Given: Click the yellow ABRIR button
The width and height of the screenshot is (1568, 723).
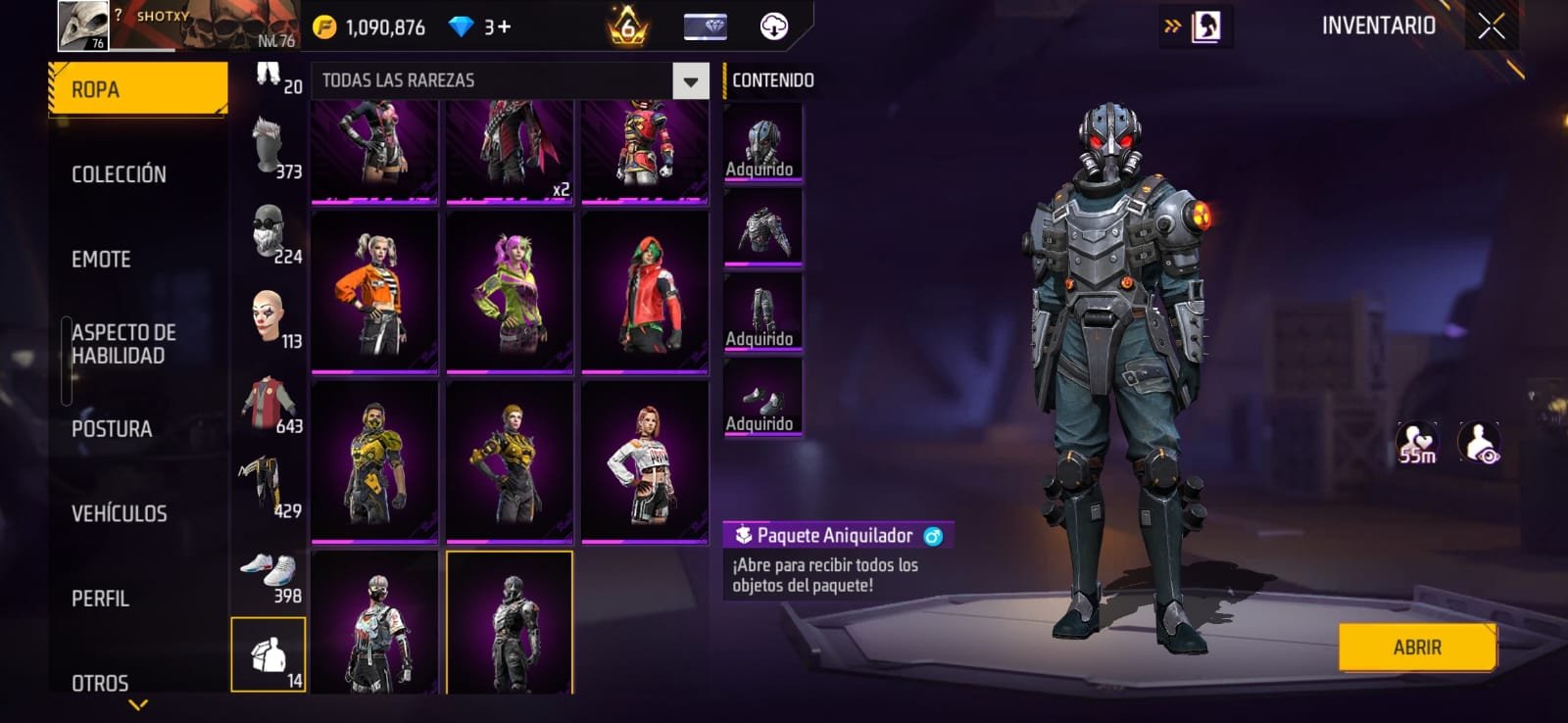Looking at the screenshot, I should (x=1416, y=648).
